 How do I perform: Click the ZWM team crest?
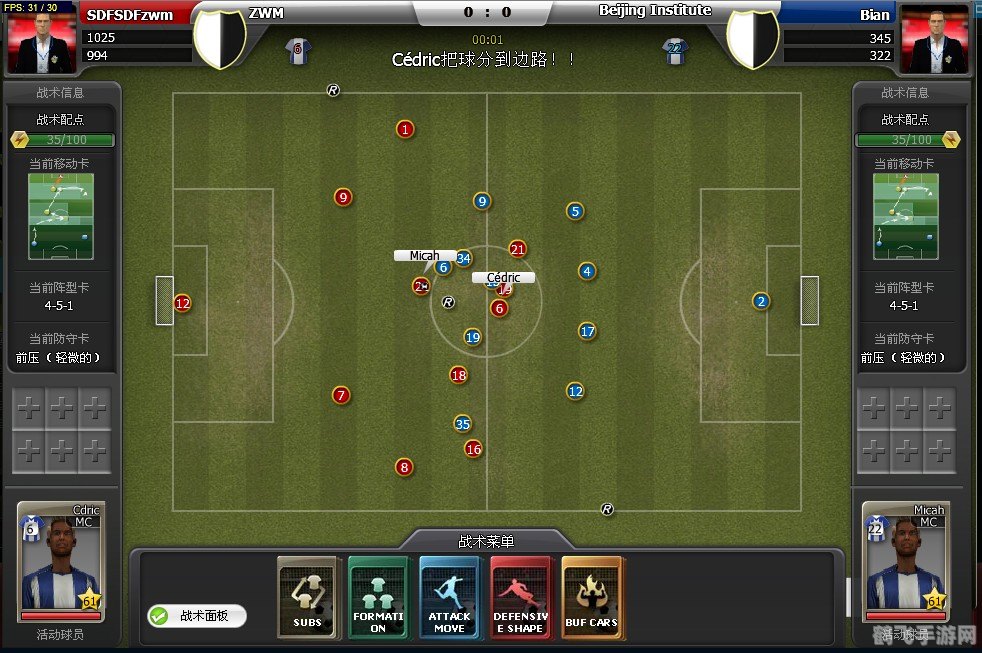[x=219, y=38]
